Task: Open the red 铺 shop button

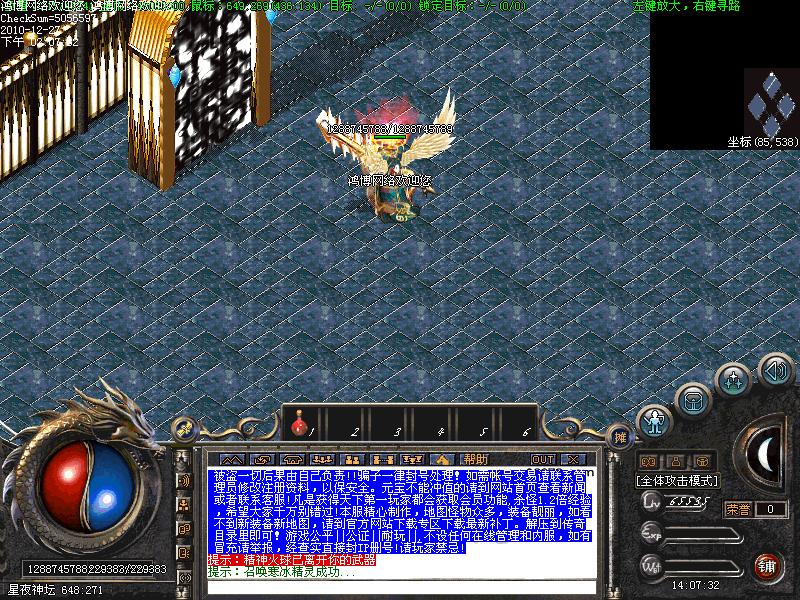Action: coord(768,566)
